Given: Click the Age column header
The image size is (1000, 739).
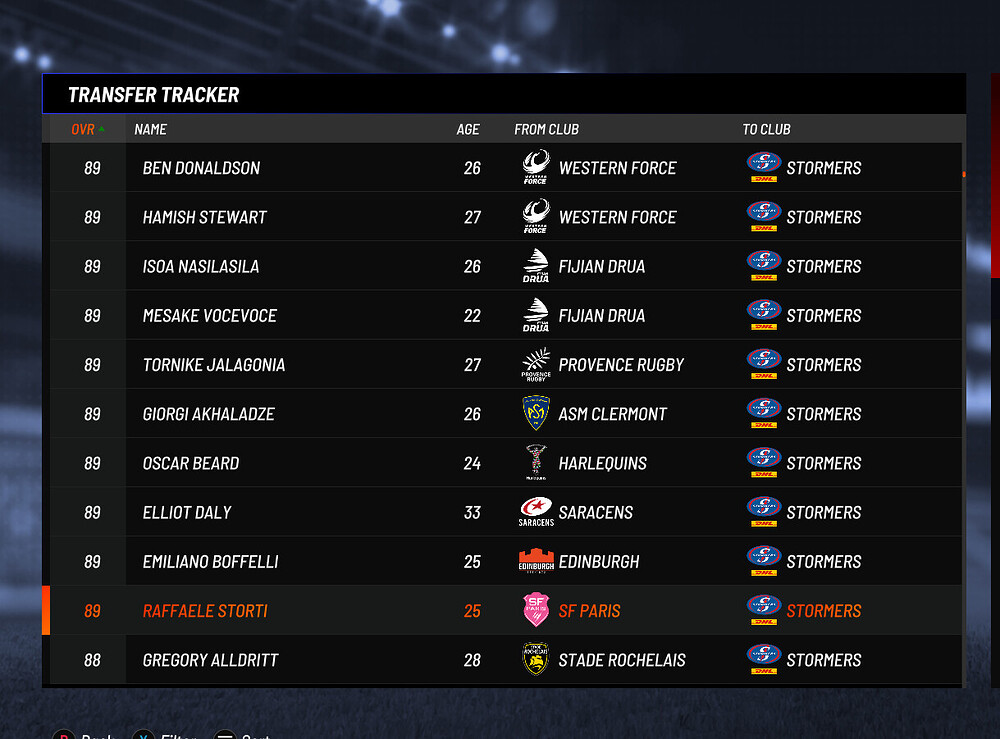Looking at the screenshot, I should click(468, 129).
